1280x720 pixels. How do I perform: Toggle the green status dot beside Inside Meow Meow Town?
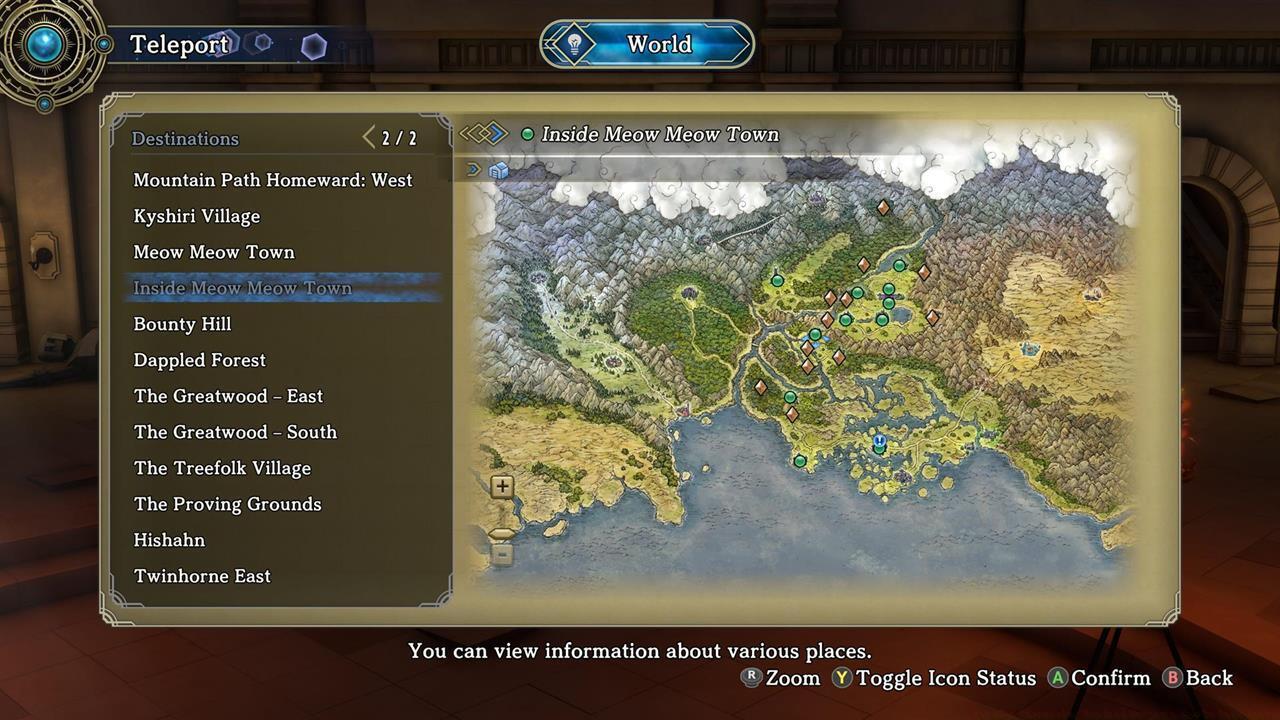tap(527, 133)
